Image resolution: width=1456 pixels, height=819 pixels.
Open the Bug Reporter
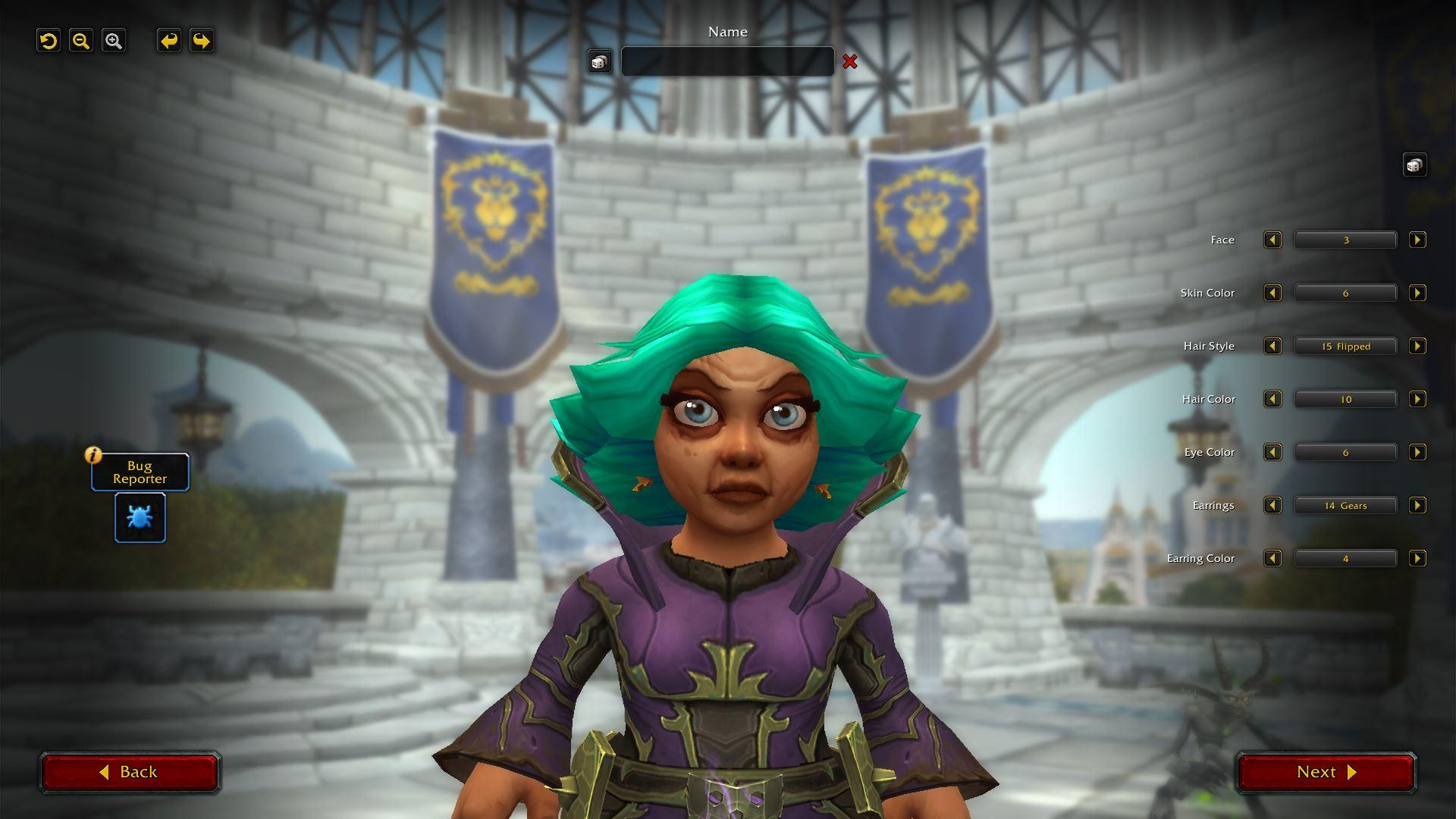[140, 518]
